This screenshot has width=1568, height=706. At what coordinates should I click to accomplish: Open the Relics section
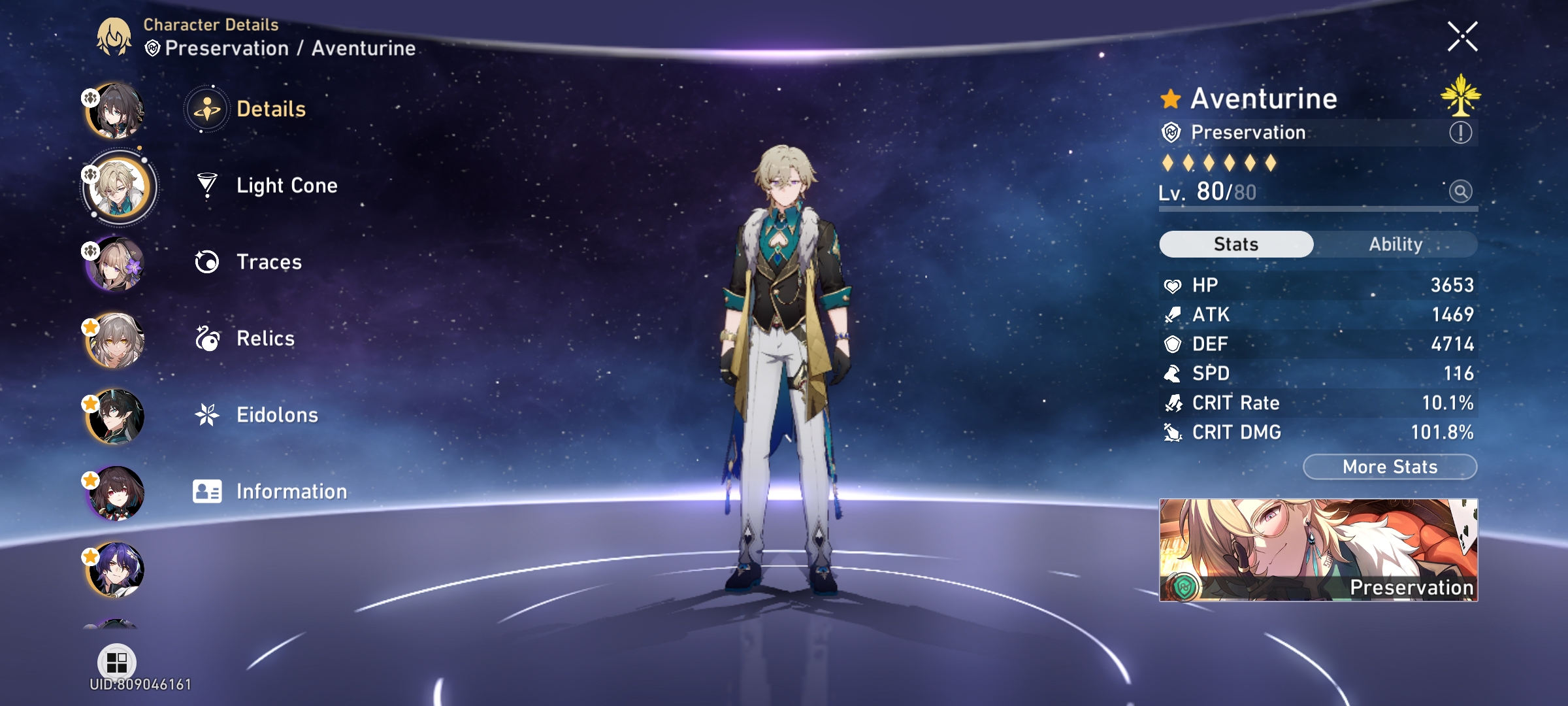tap(206, 338)
